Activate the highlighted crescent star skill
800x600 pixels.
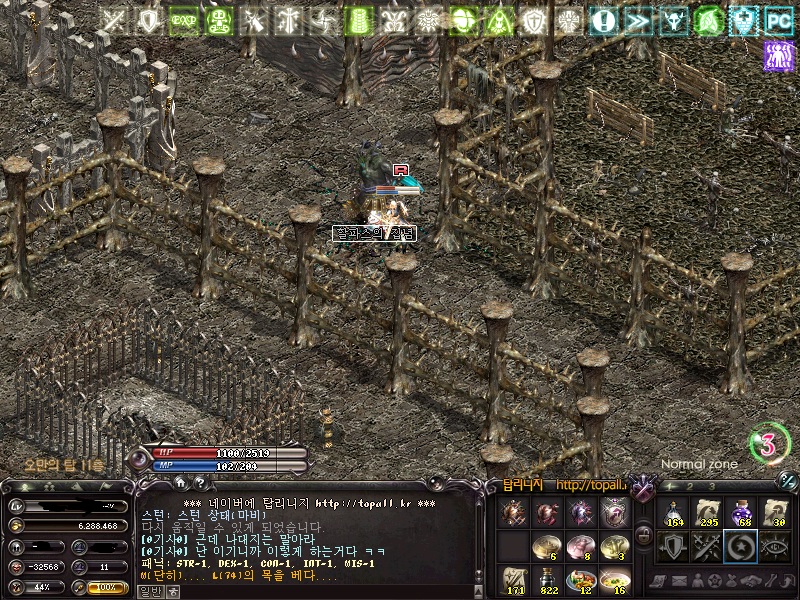coord(741,547)
